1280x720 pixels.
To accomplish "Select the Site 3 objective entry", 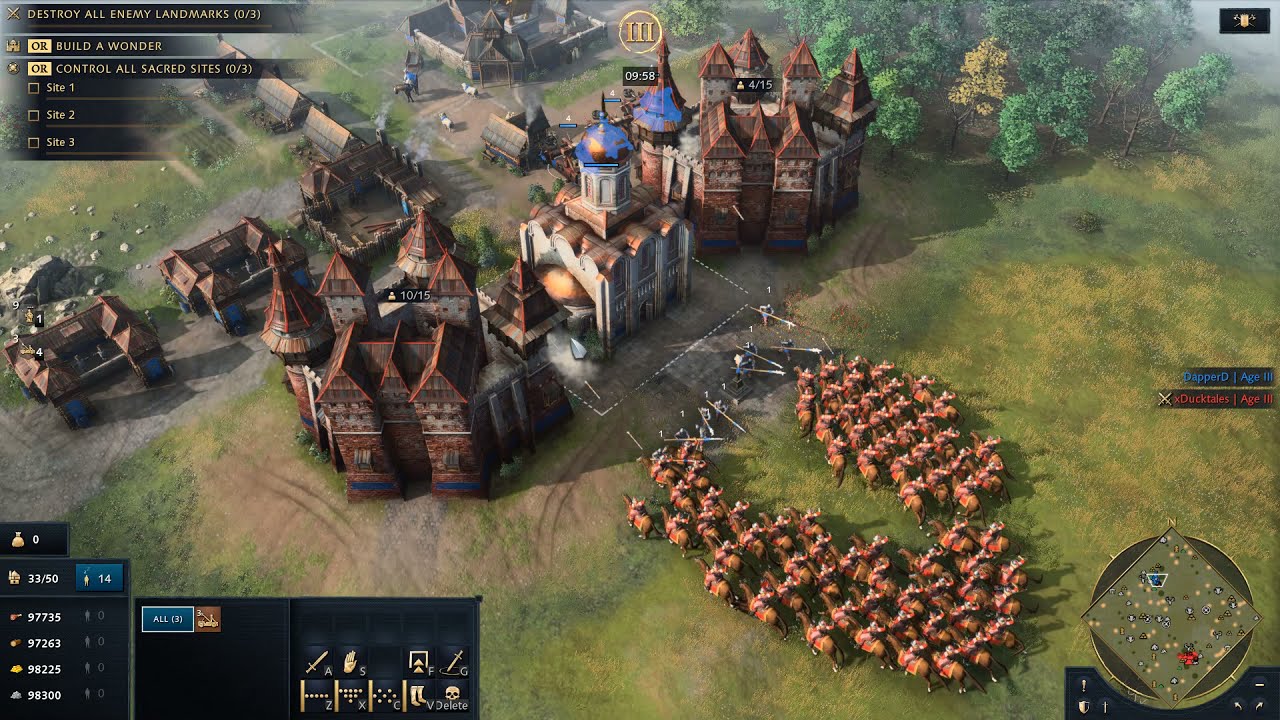I will point(60,142).
